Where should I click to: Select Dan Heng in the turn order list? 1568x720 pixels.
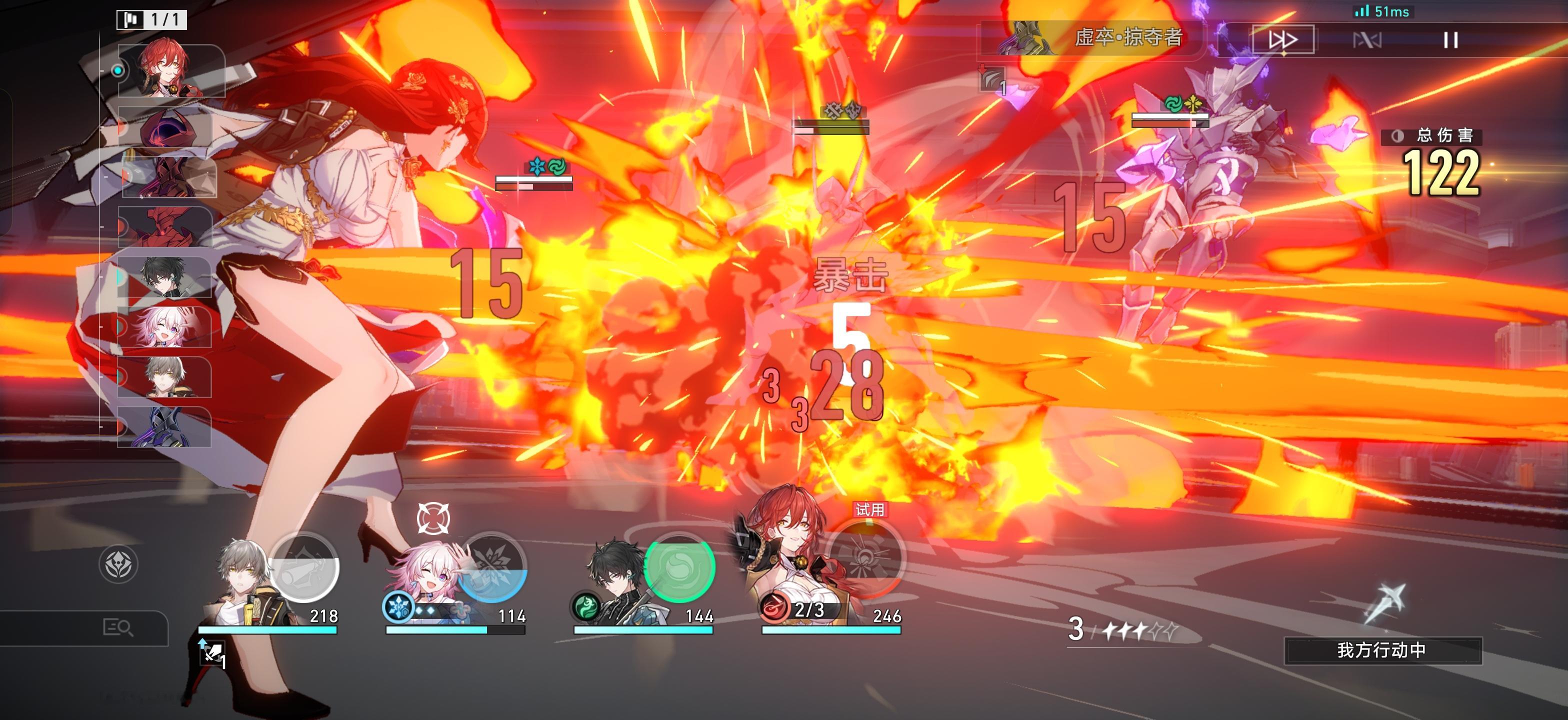click(164, 277)
